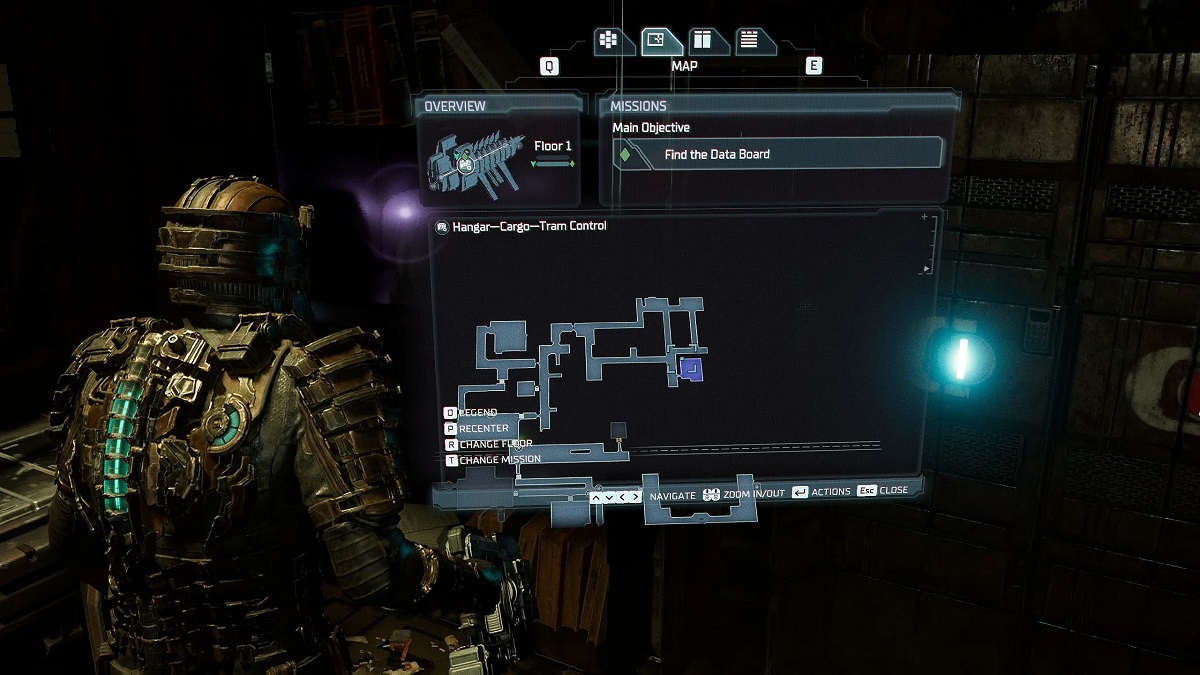
Task: Close the map screen
Action: tap(883, 491)
